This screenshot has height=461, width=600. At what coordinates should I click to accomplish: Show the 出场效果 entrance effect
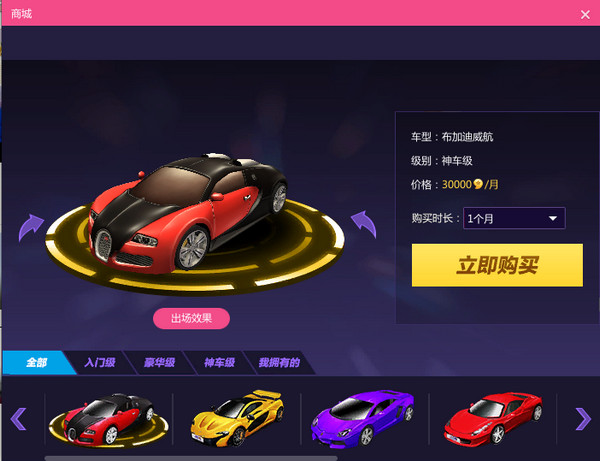point(191,318)
